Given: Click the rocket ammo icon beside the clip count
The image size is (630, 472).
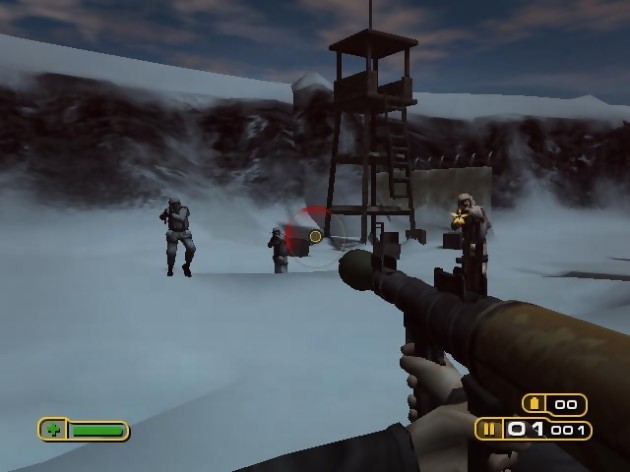Looking at the screenshot, I should coord(490,431).
